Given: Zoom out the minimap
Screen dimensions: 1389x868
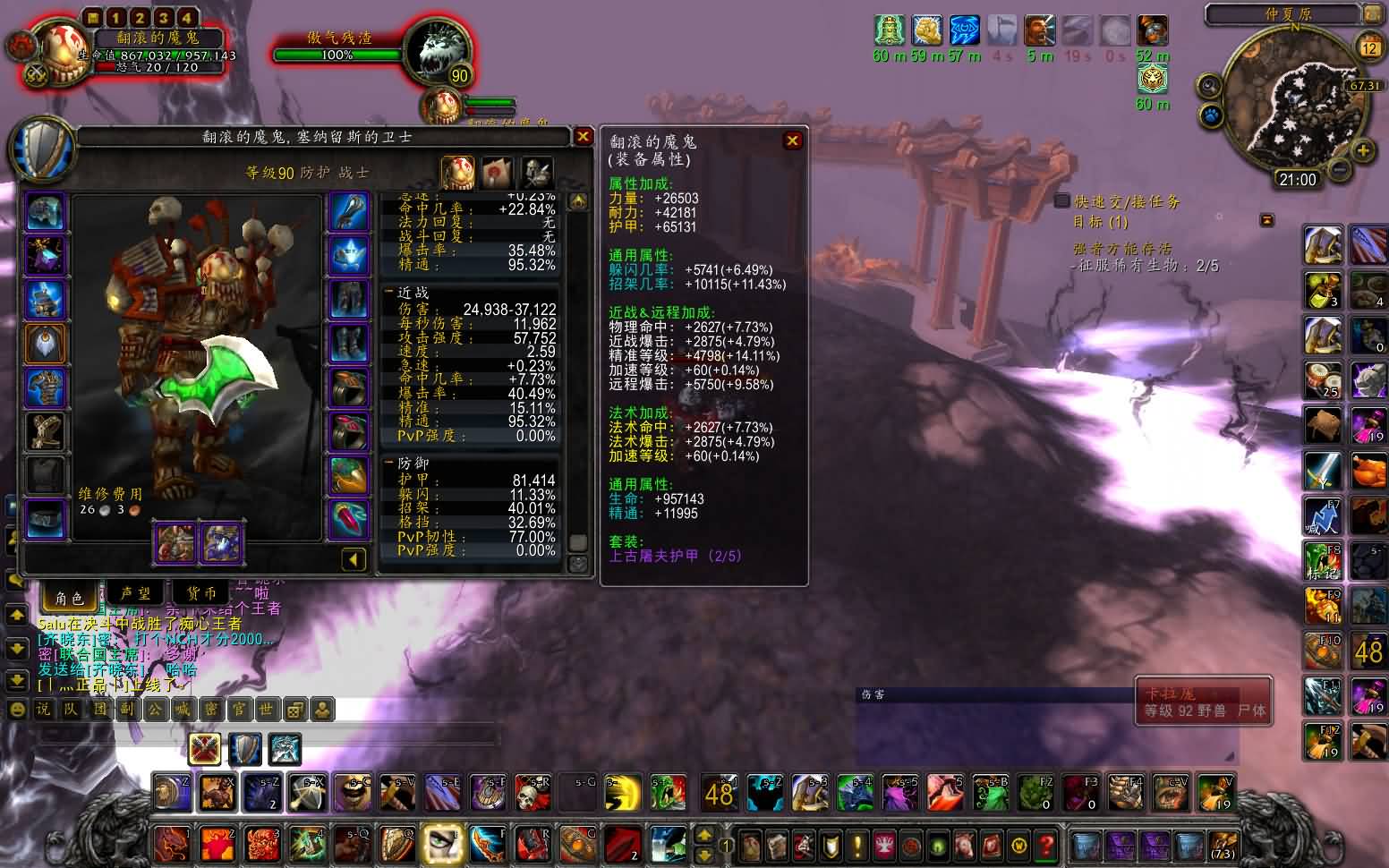Looking at the screenshot, I should [x=1339, y=168].
